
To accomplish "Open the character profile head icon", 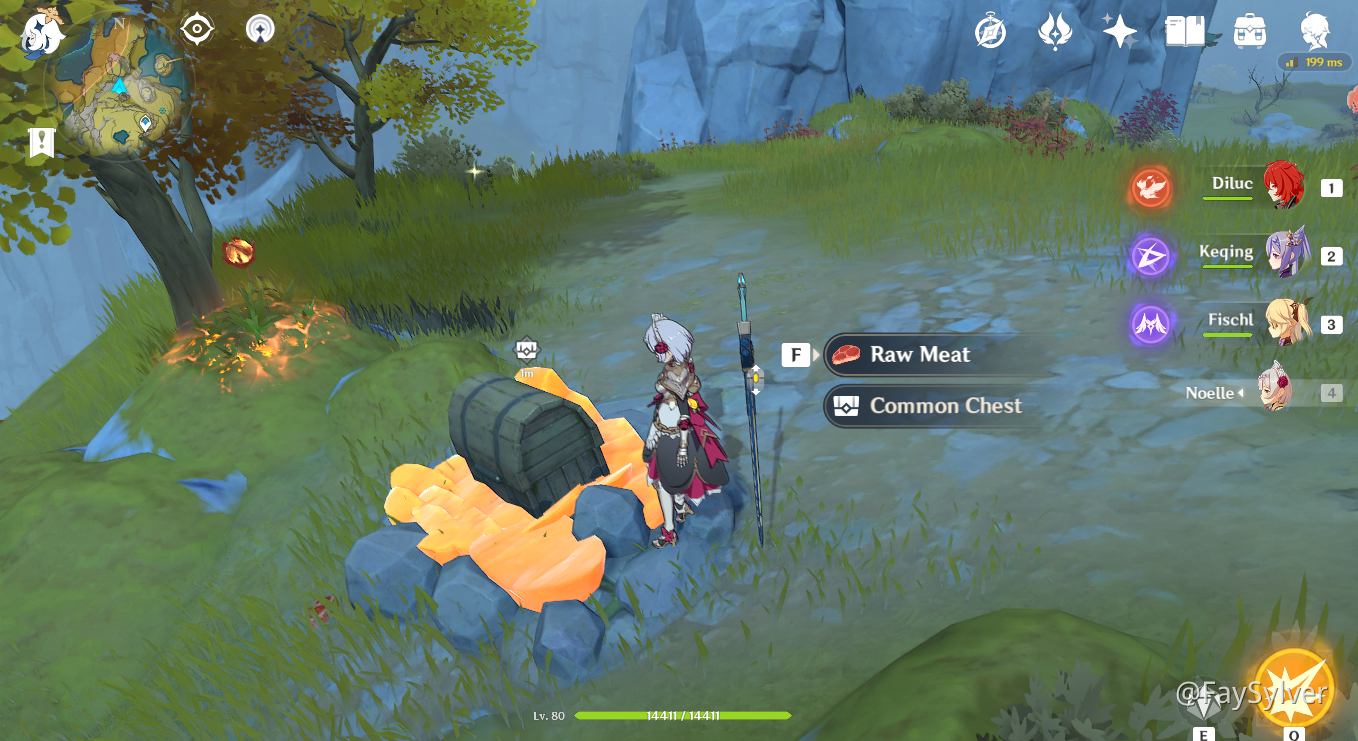I will [1315, 32].
